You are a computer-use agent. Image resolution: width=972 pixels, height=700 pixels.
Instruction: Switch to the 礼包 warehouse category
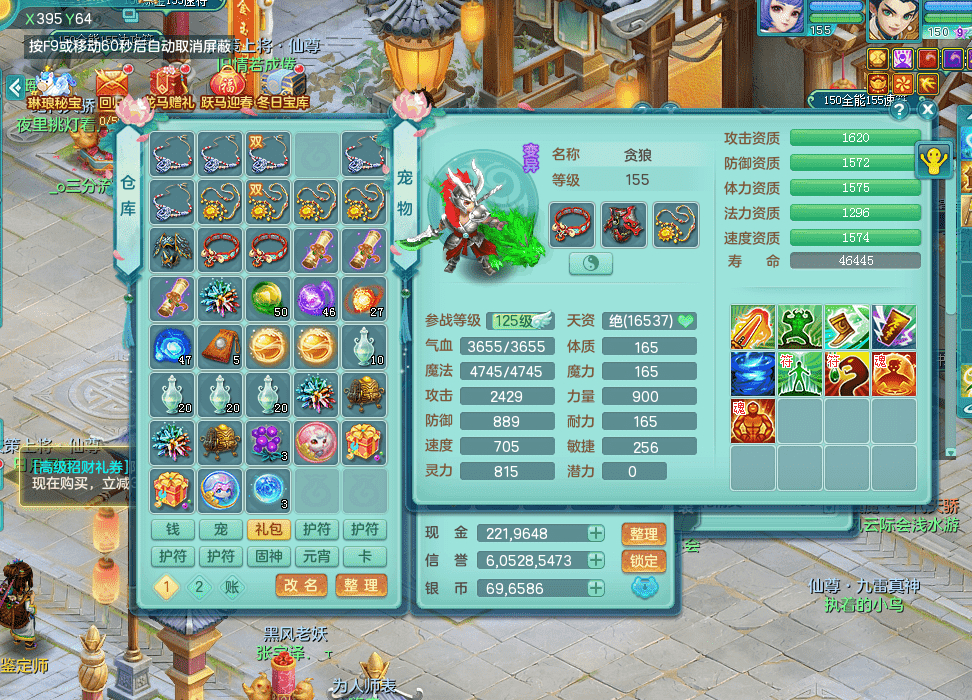[x=267, y=530]
